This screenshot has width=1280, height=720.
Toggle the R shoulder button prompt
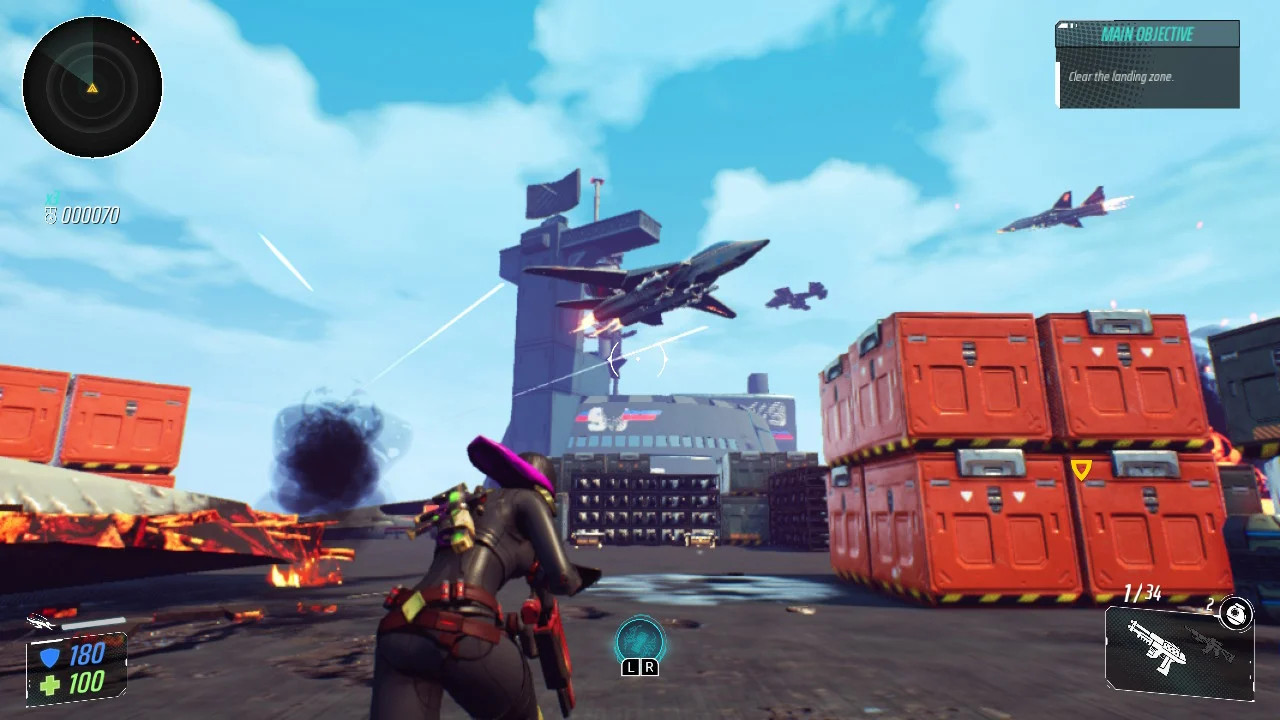pyautogui.click(x=649, y=665)
